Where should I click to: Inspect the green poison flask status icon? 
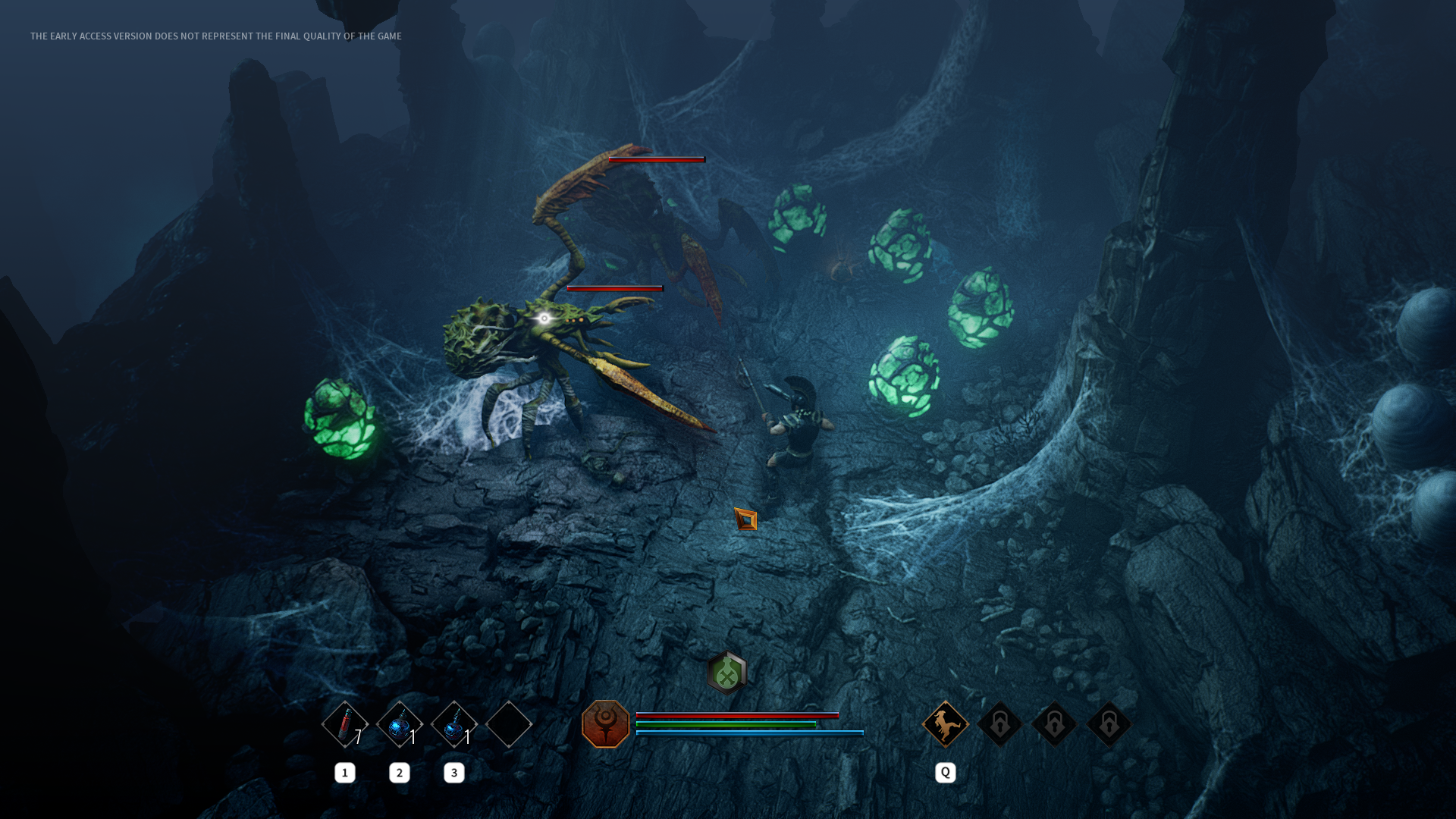726,672
